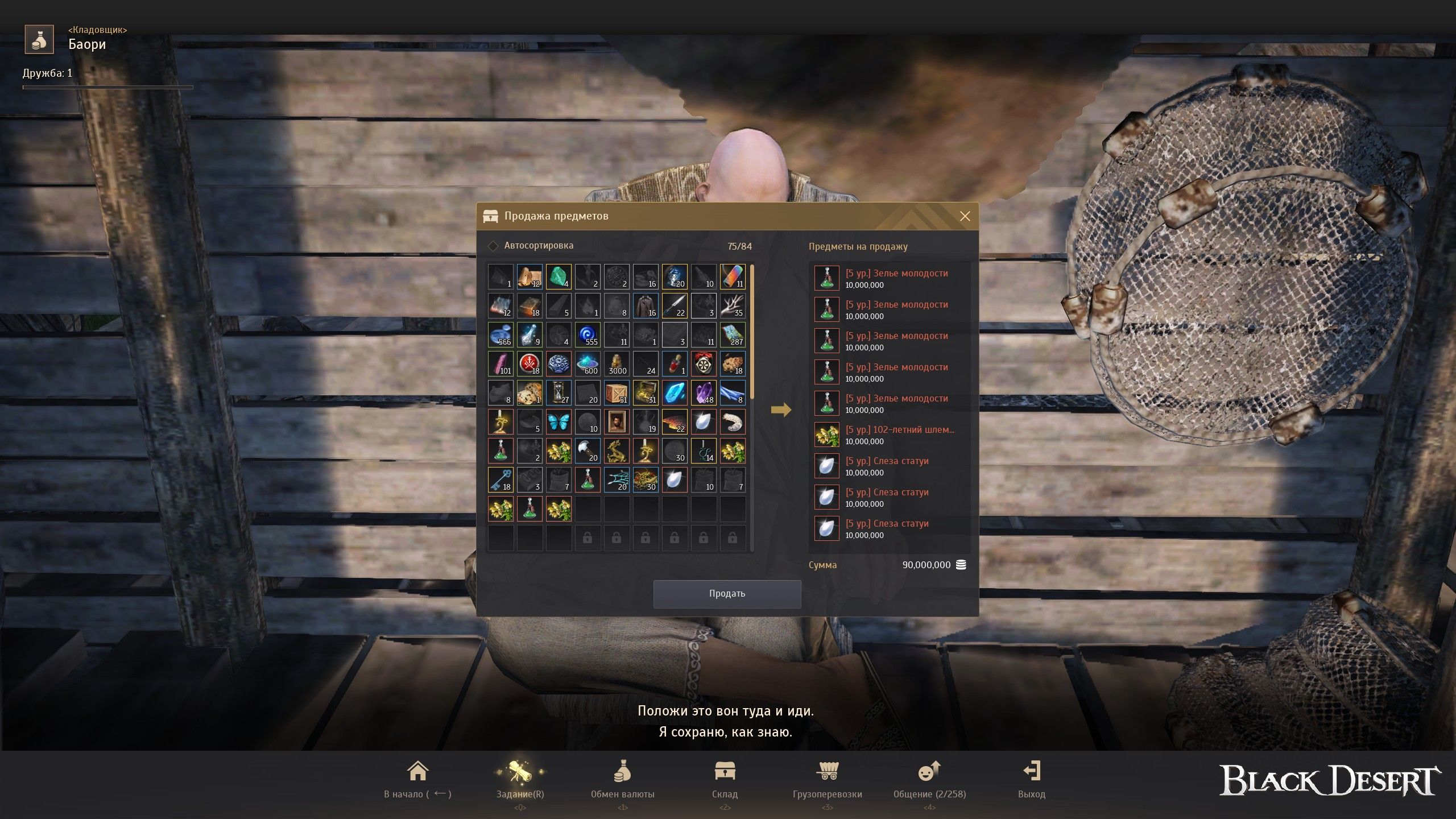Choose the purple crystal stack of 48

click(703, 393)
